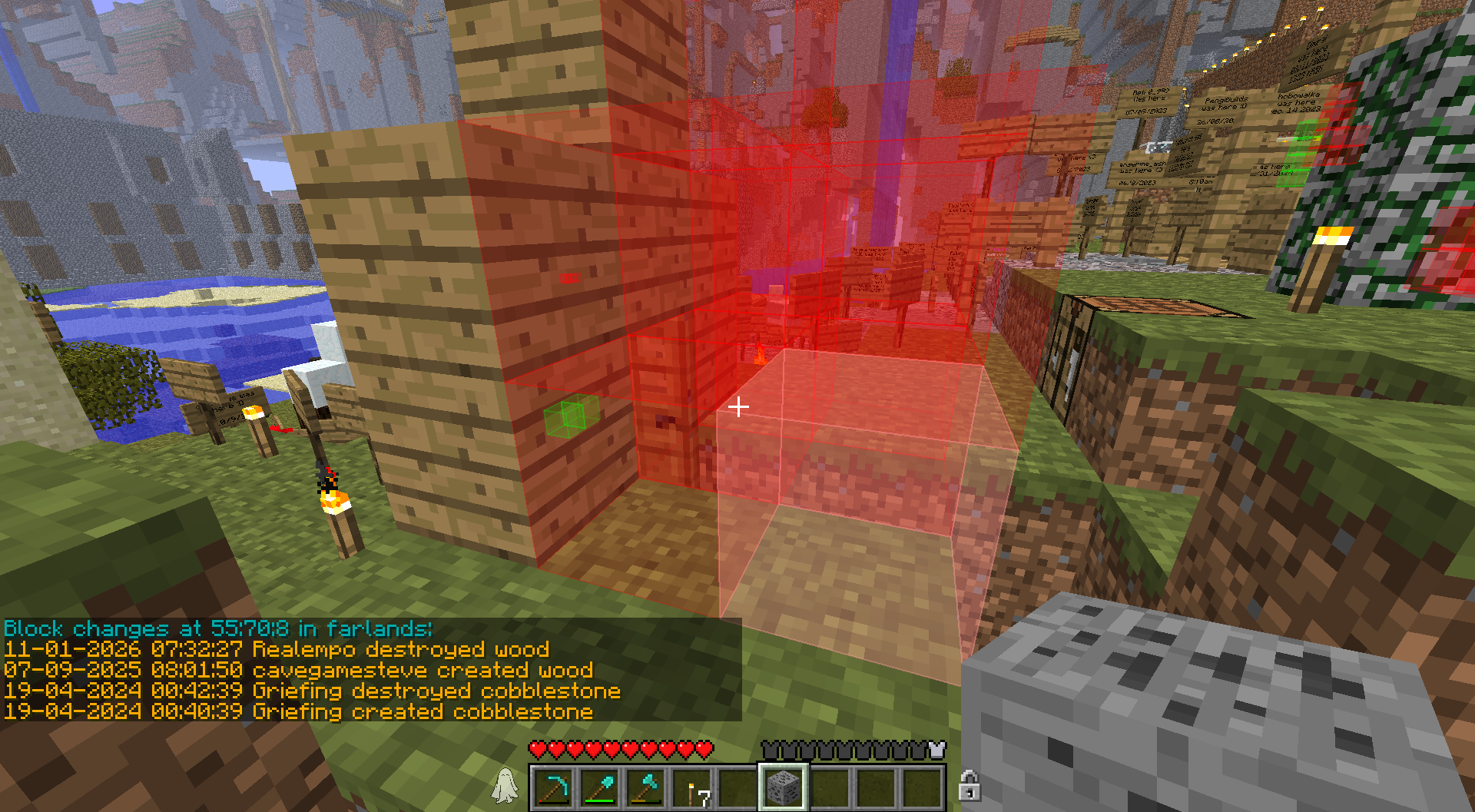Select the diamond shovel hotbar slot
The width and height of the screenshot is (1475, 812).
click(599, 787)
